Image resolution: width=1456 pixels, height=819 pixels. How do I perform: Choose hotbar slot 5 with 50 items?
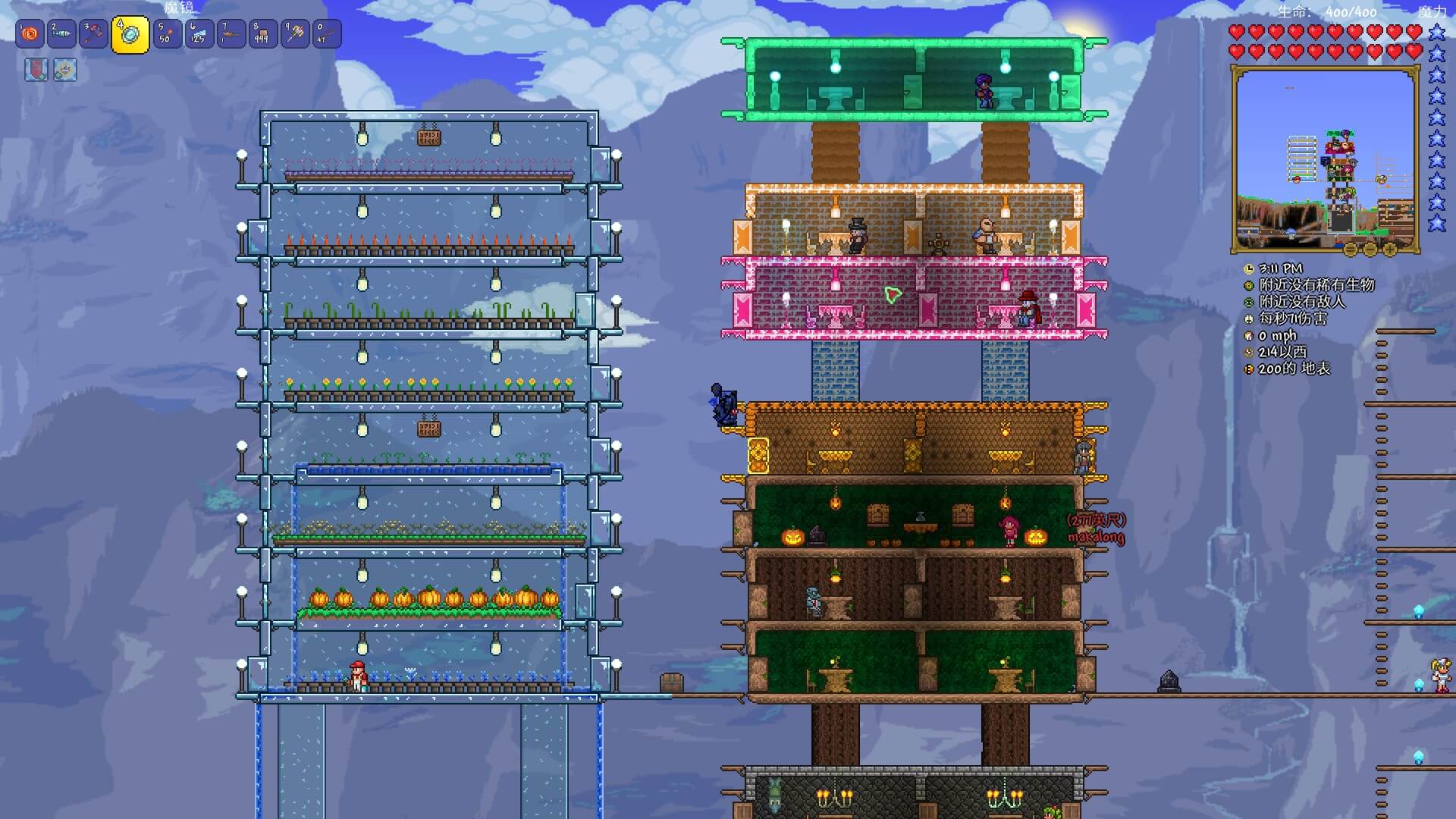tap(168, 34)
